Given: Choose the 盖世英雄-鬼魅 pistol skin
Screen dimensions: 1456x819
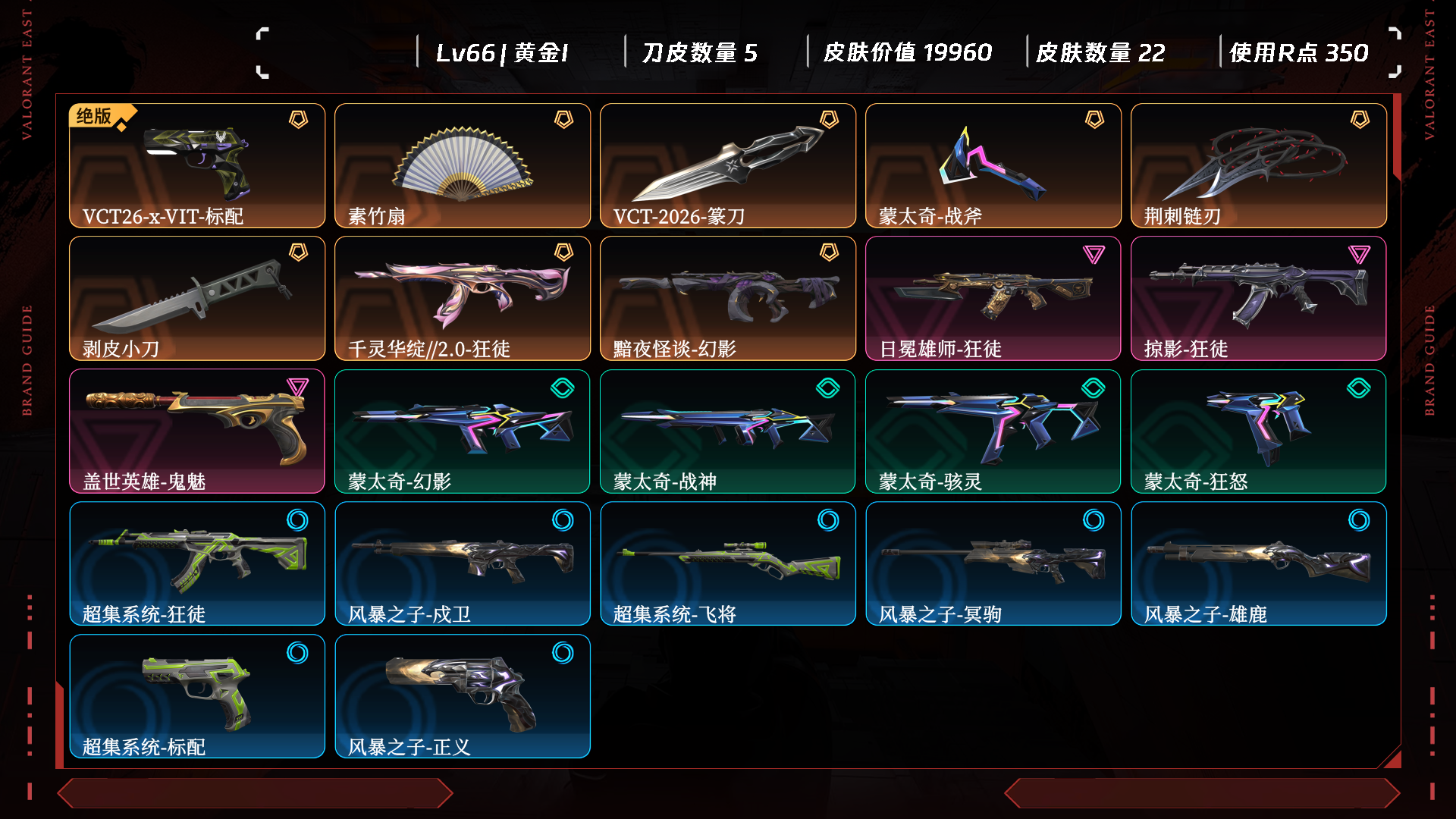Looking at the screenshot, I should tap(197, 431).
